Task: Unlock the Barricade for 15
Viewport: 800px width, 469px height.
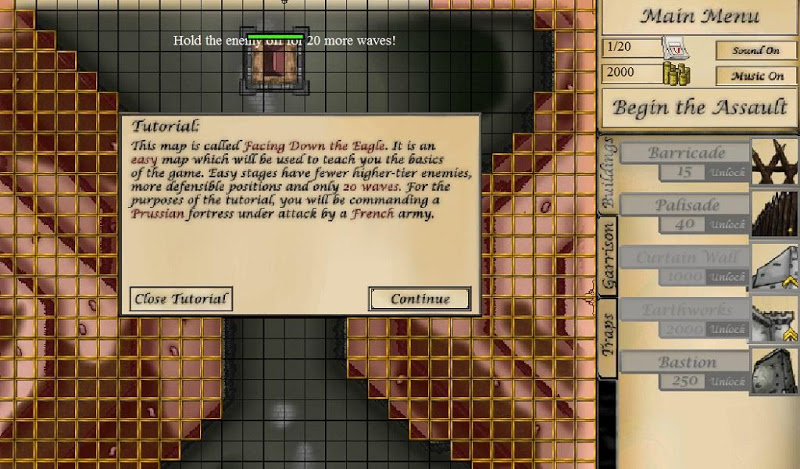Action: coord(727,172)
